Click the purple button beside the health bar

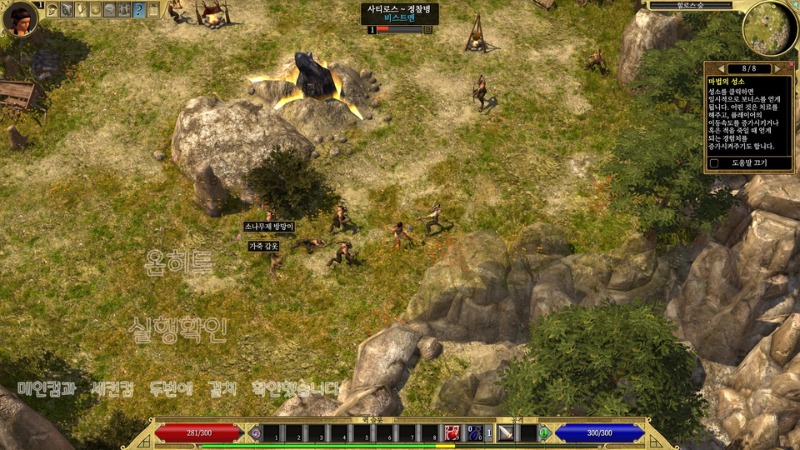255,433
